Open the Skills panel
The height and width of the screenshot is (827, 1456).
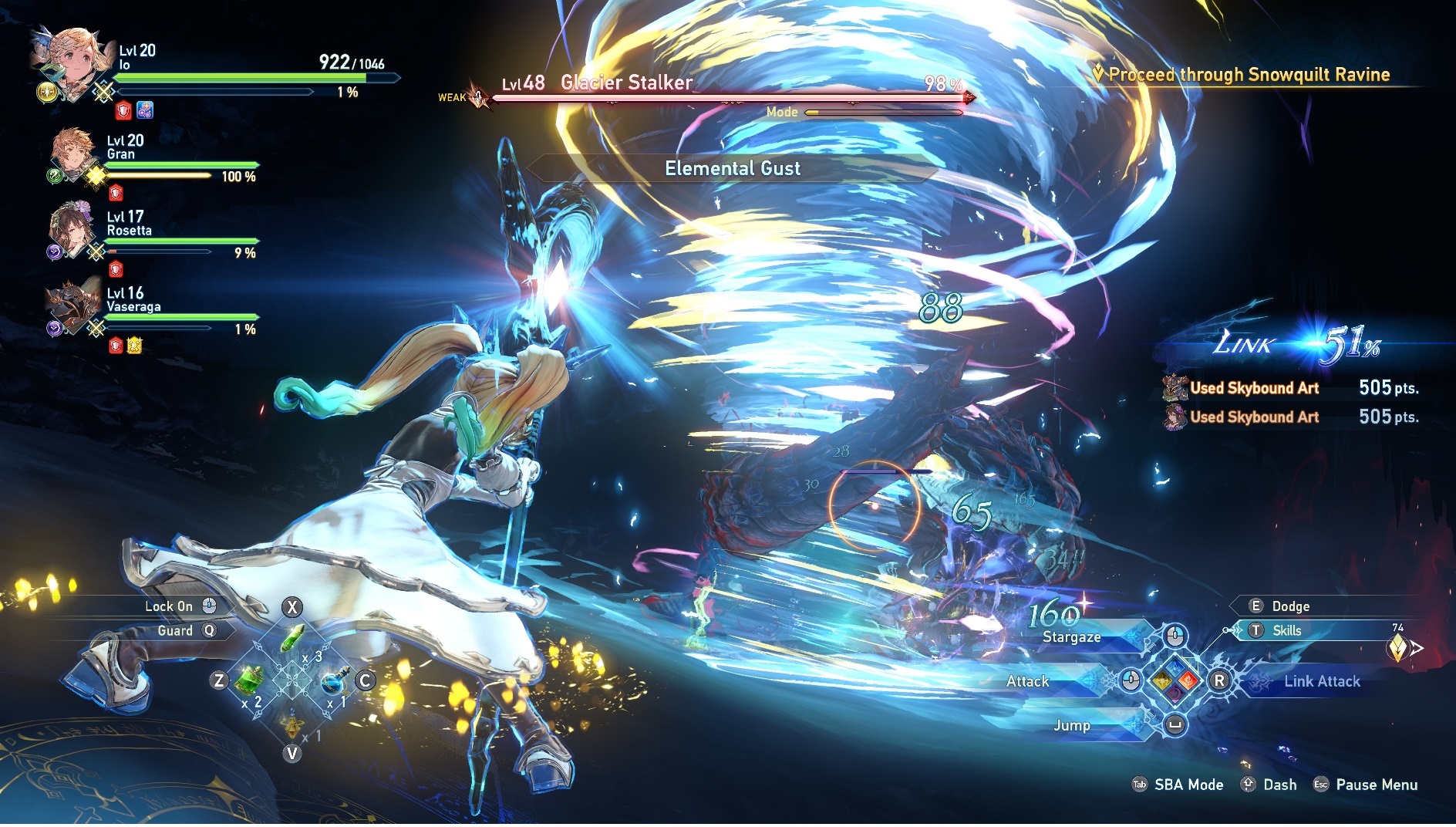pos(1286,631)
